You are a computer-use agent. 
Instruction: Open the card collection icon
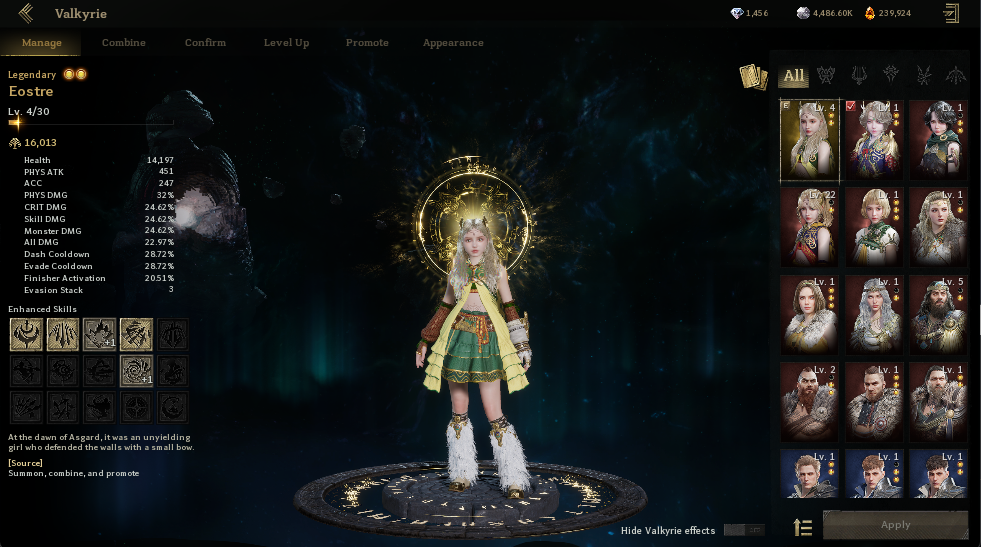(752, 76)
